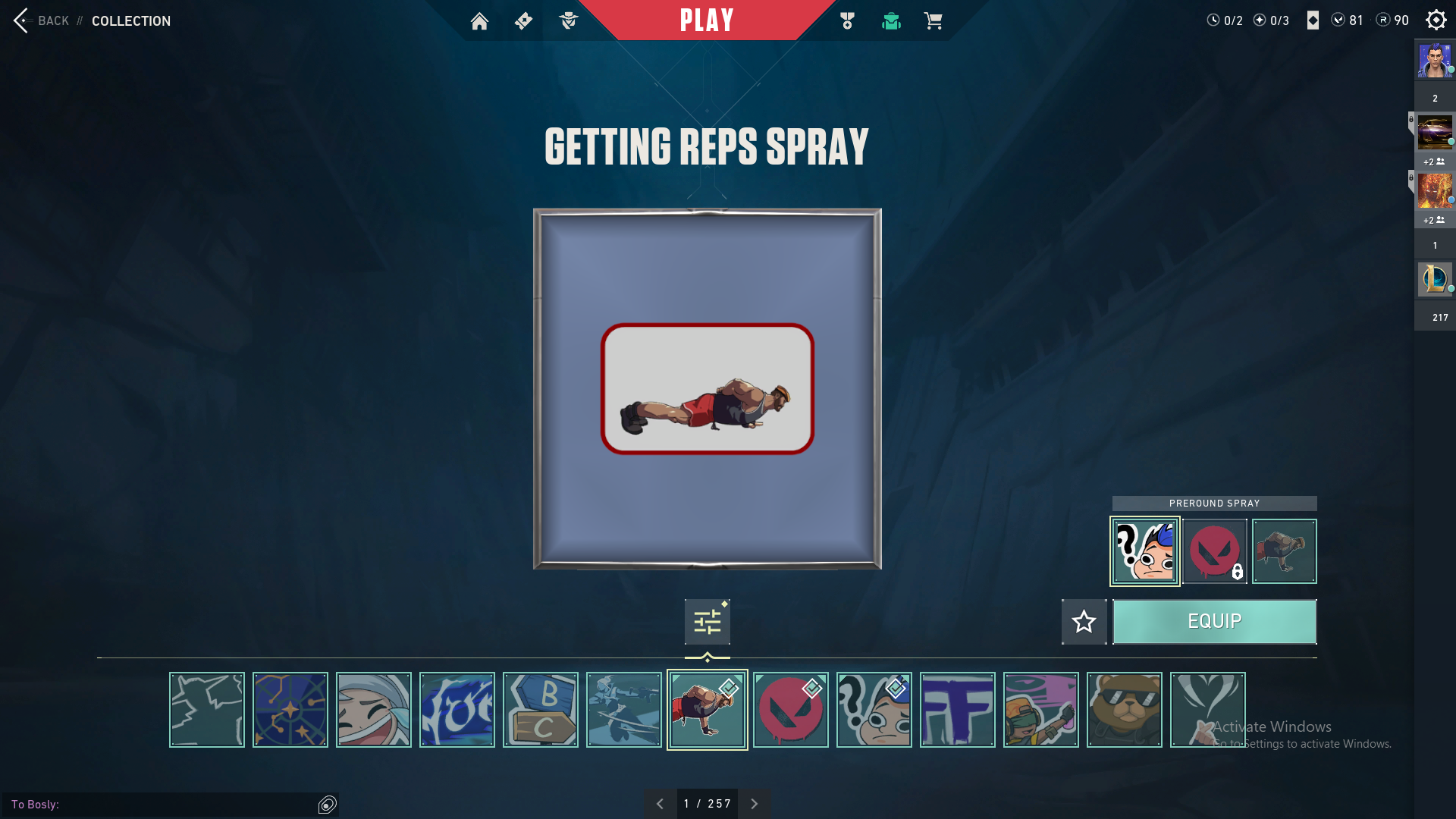Select the push-up pose spray slot
This screenshot has height=819, width=1456.
point(1284,551)
